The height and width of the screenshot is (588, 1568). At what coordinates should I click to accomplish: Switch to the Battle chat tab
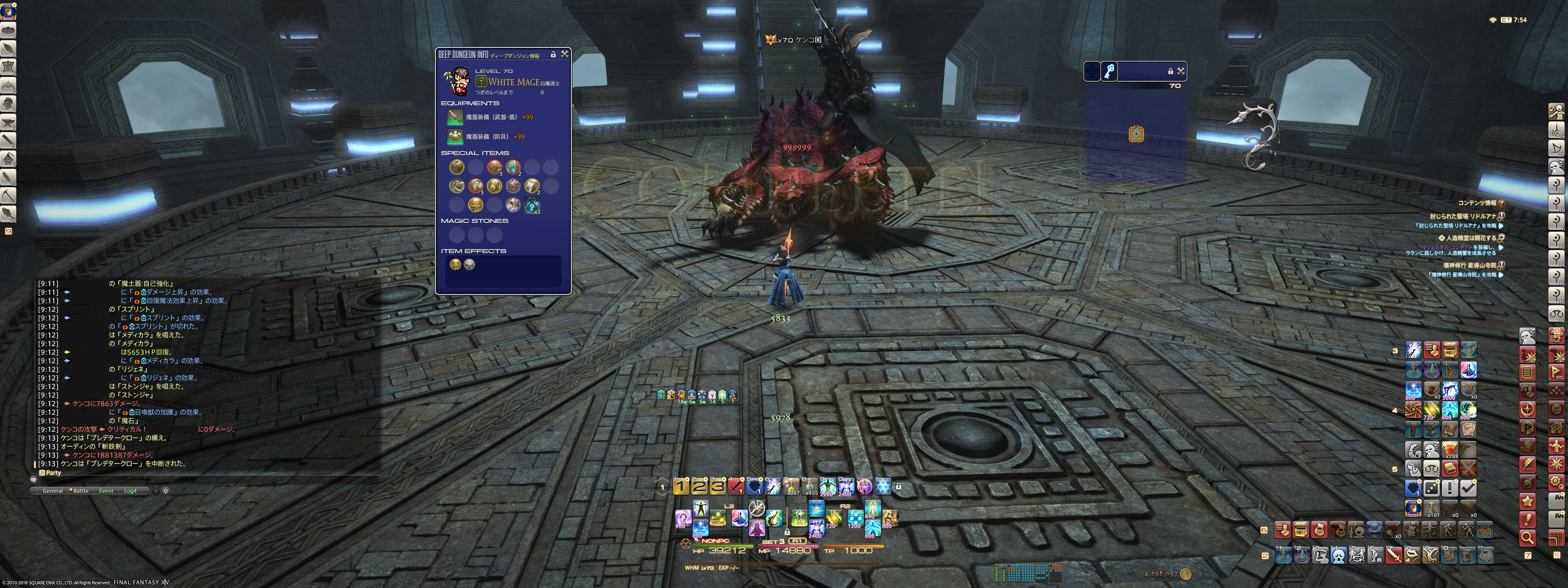coord(80,490)
